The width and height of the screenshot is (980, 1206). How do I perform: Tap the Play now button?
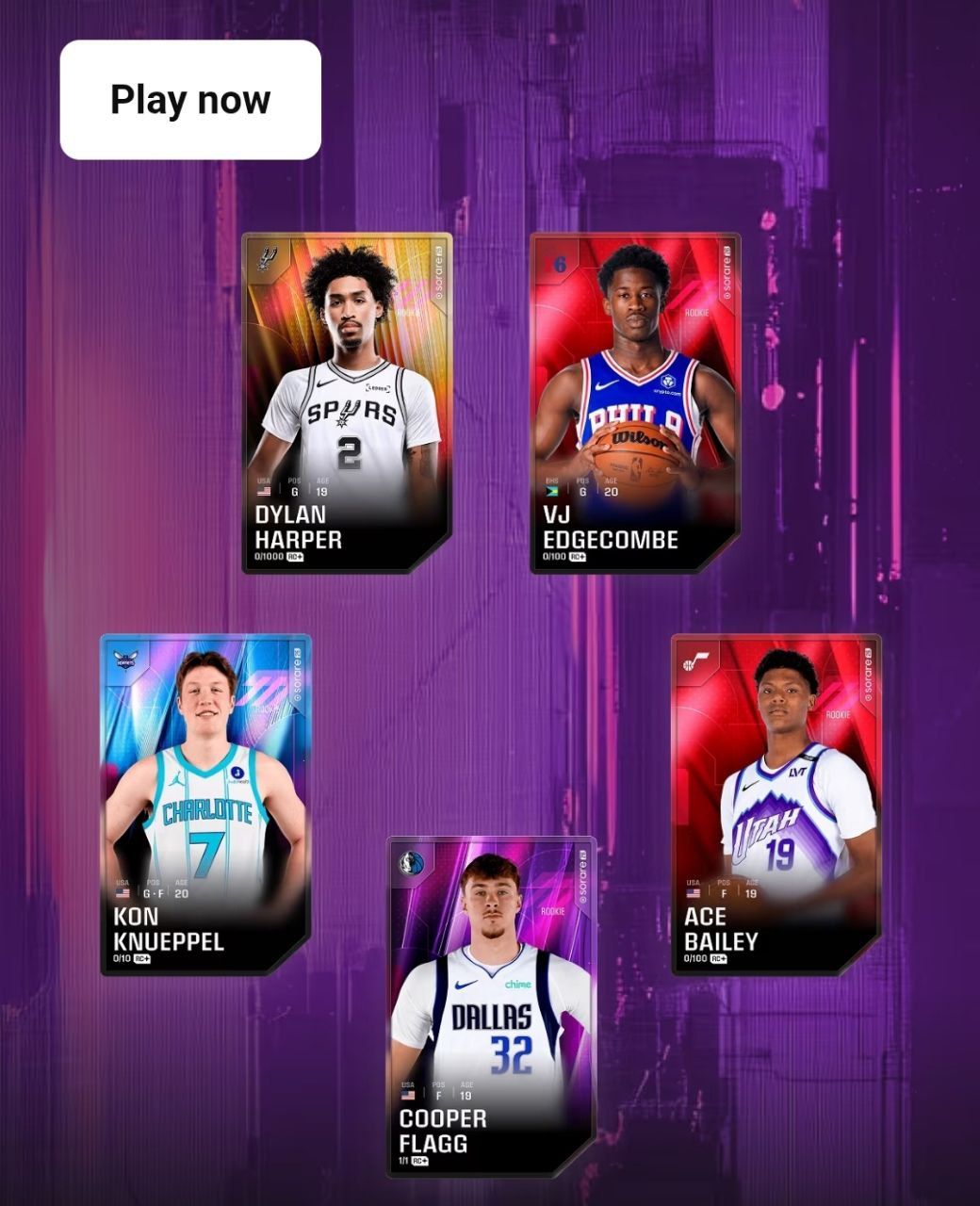click(x=190, y=100)
